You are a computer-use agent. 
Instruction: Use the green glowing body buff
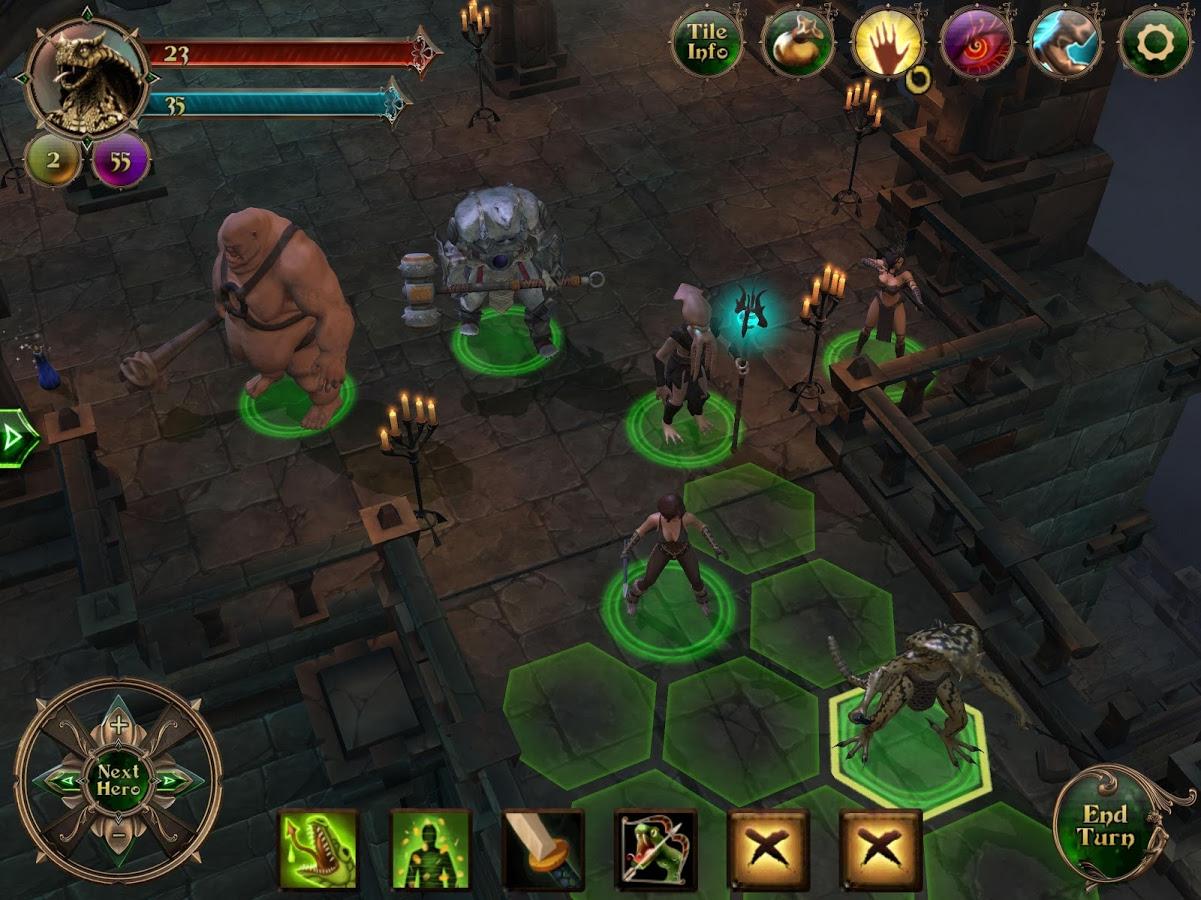pos(431,850)
